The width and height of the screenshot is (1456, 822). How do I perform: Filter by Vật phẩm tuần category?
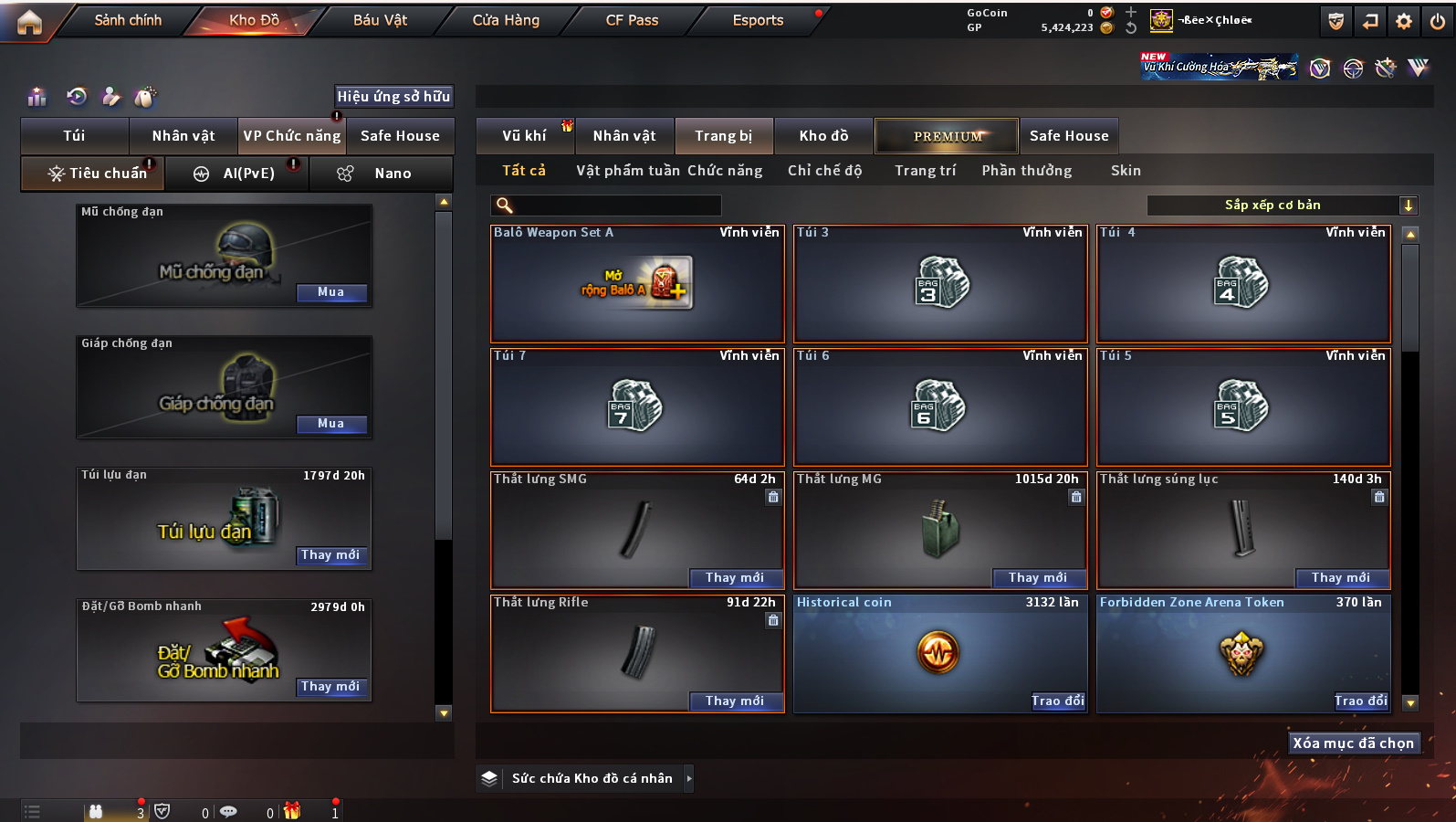coord(628,171)
